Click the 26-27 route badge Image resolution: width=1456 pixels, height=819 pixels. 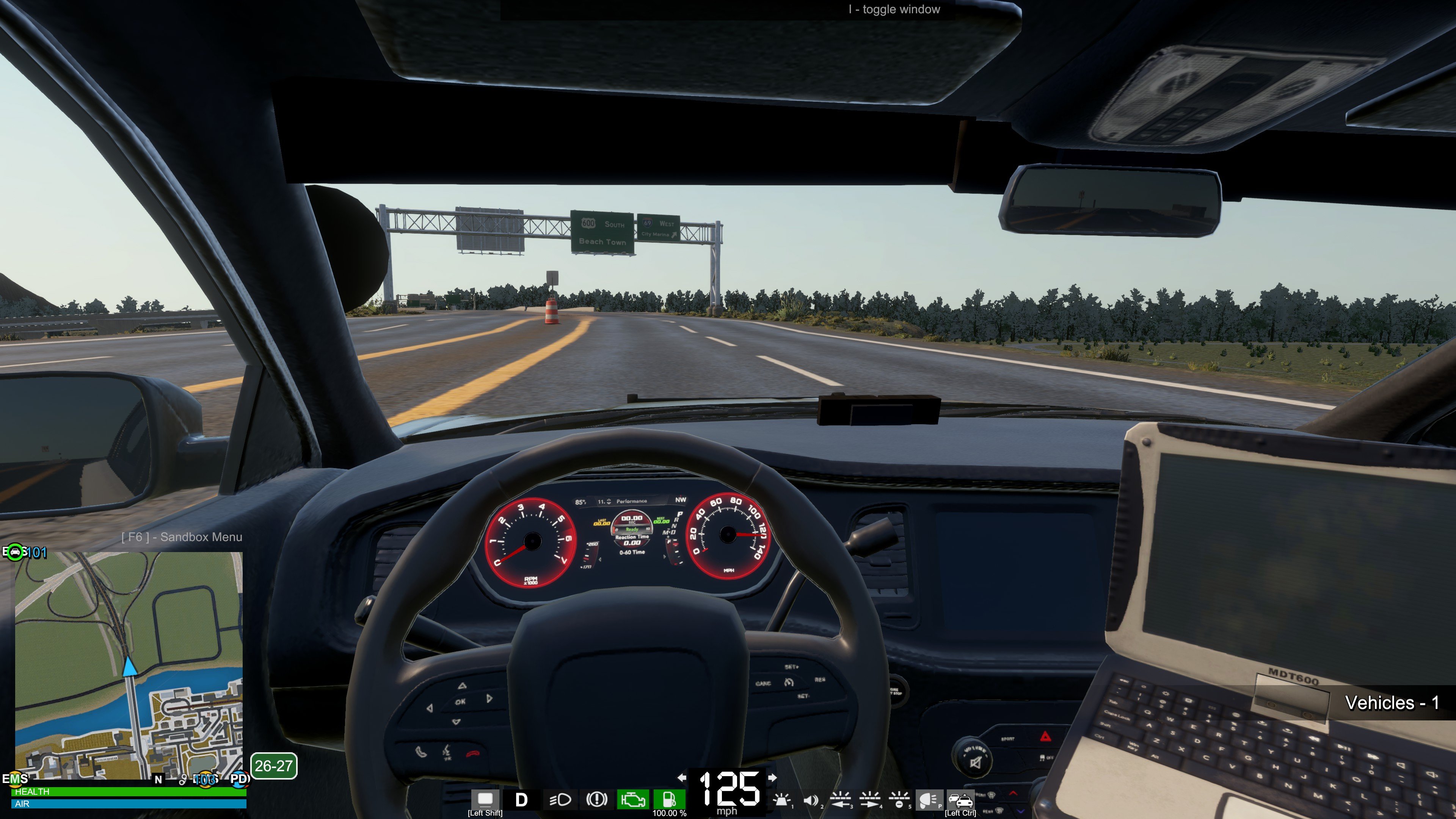coord(273,766)
